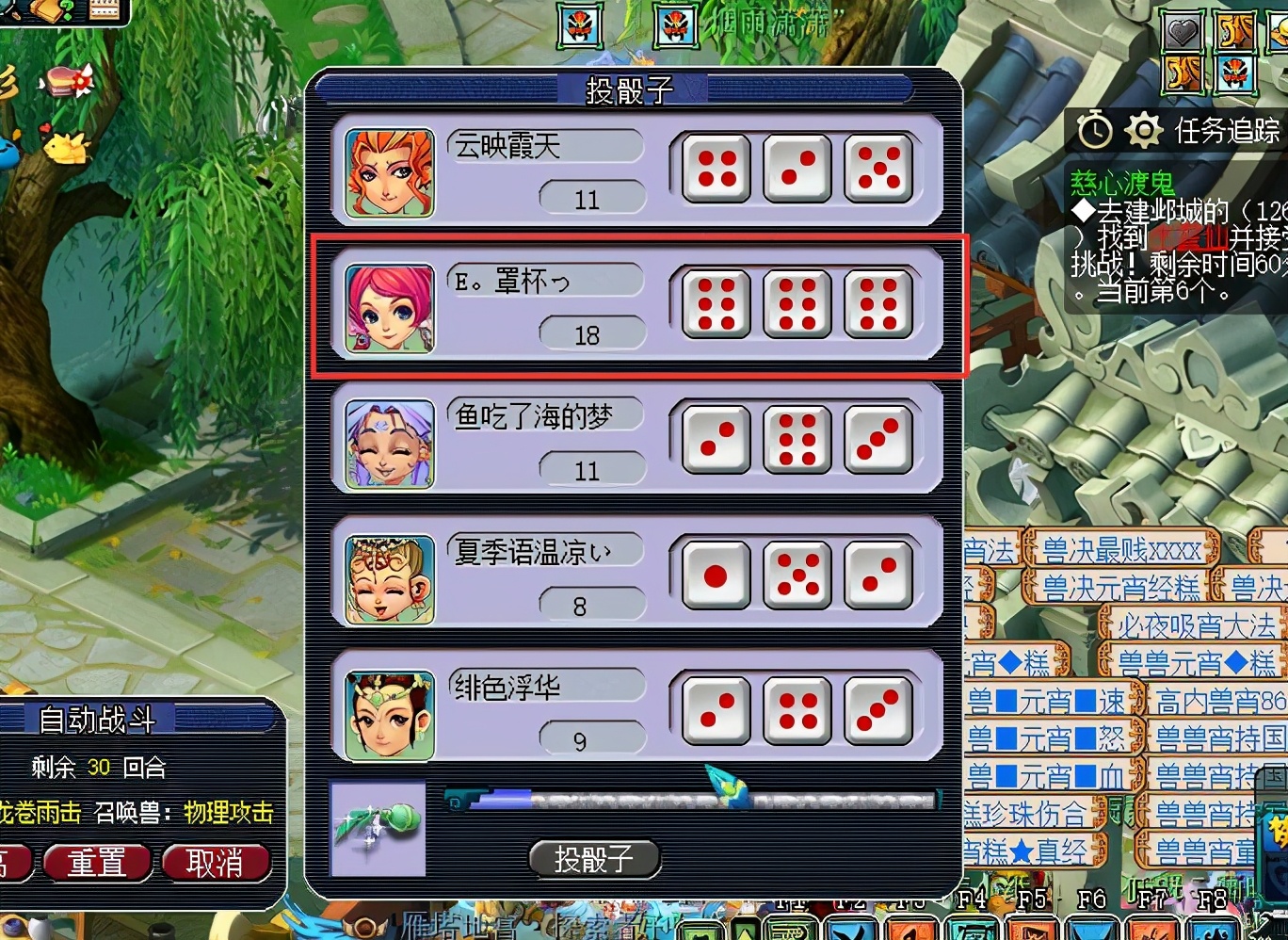1288x940 pixels.
Task: Click the gear icon beside 任务追踪
Action: (x=1143, y=130)
